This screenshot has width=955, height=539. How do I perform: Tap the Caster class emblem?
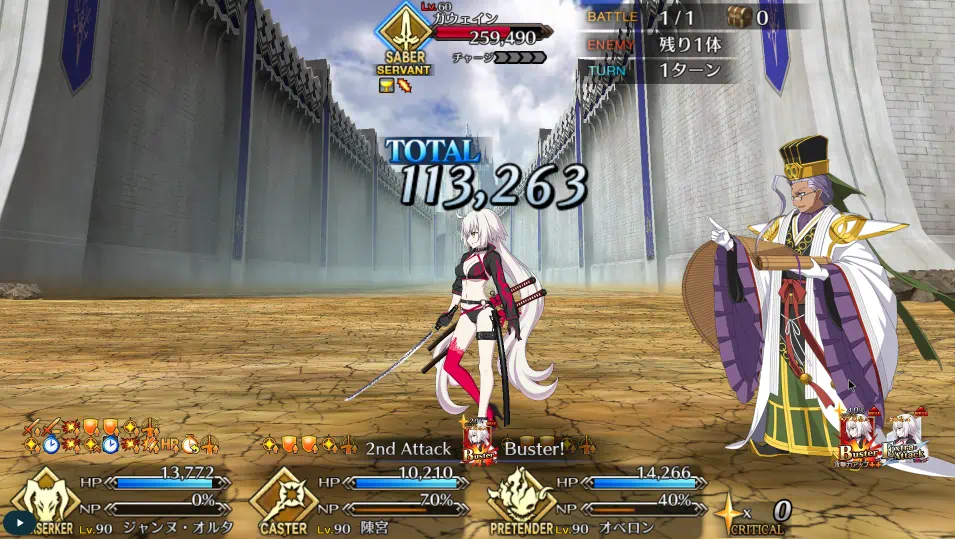point(283,497)
